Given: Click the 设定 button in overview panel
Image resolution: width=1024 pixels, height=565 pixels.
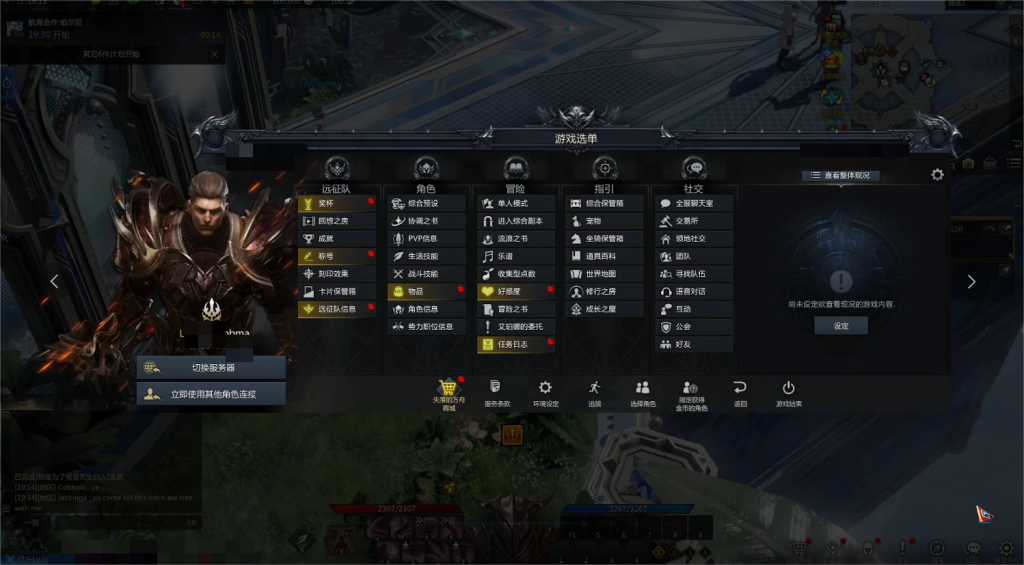Looking at the screenshot, I should (841, 326).
